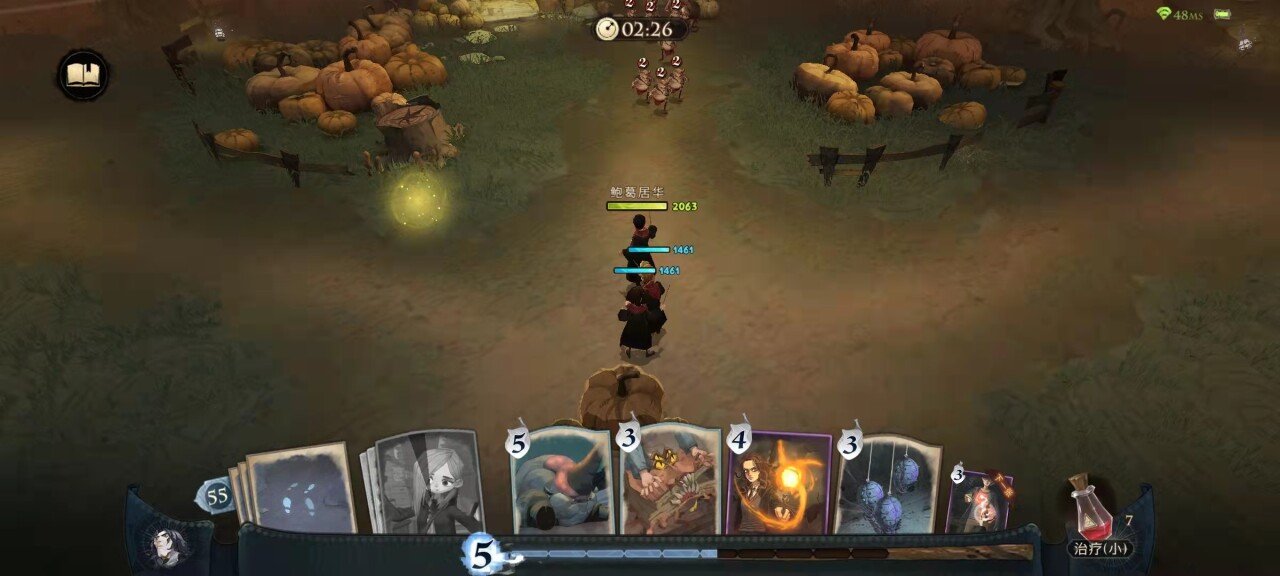Select the small 3-cost red-robed wizard card
Screen dimensions: 1280x576
click(980, 501)
